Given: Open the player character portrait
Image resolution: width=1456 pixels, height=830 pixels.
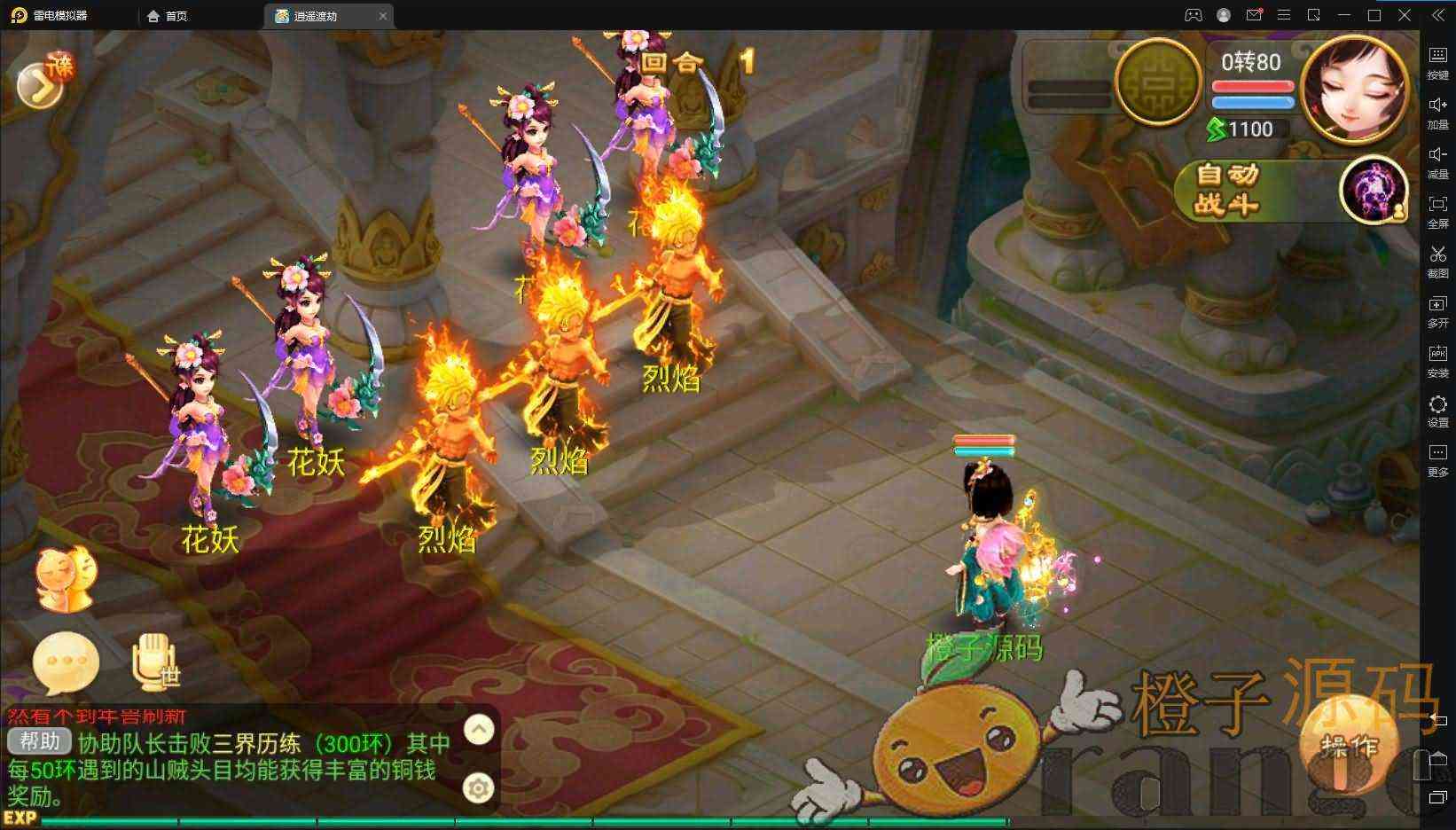Looking at the screenshot, I should pos(1356,89).
